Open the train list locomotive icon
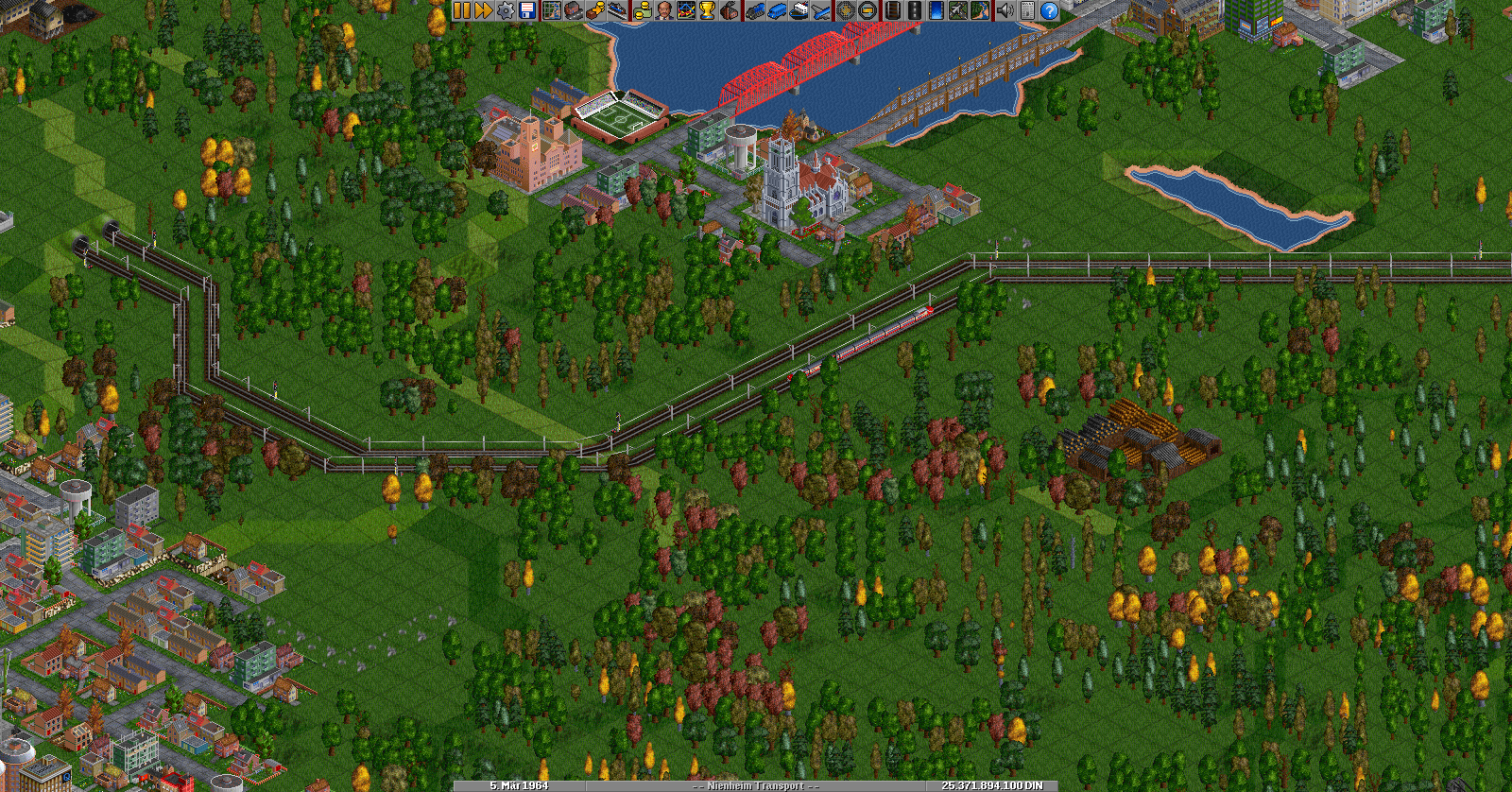 pyautogui.click(x=754, y=10)
